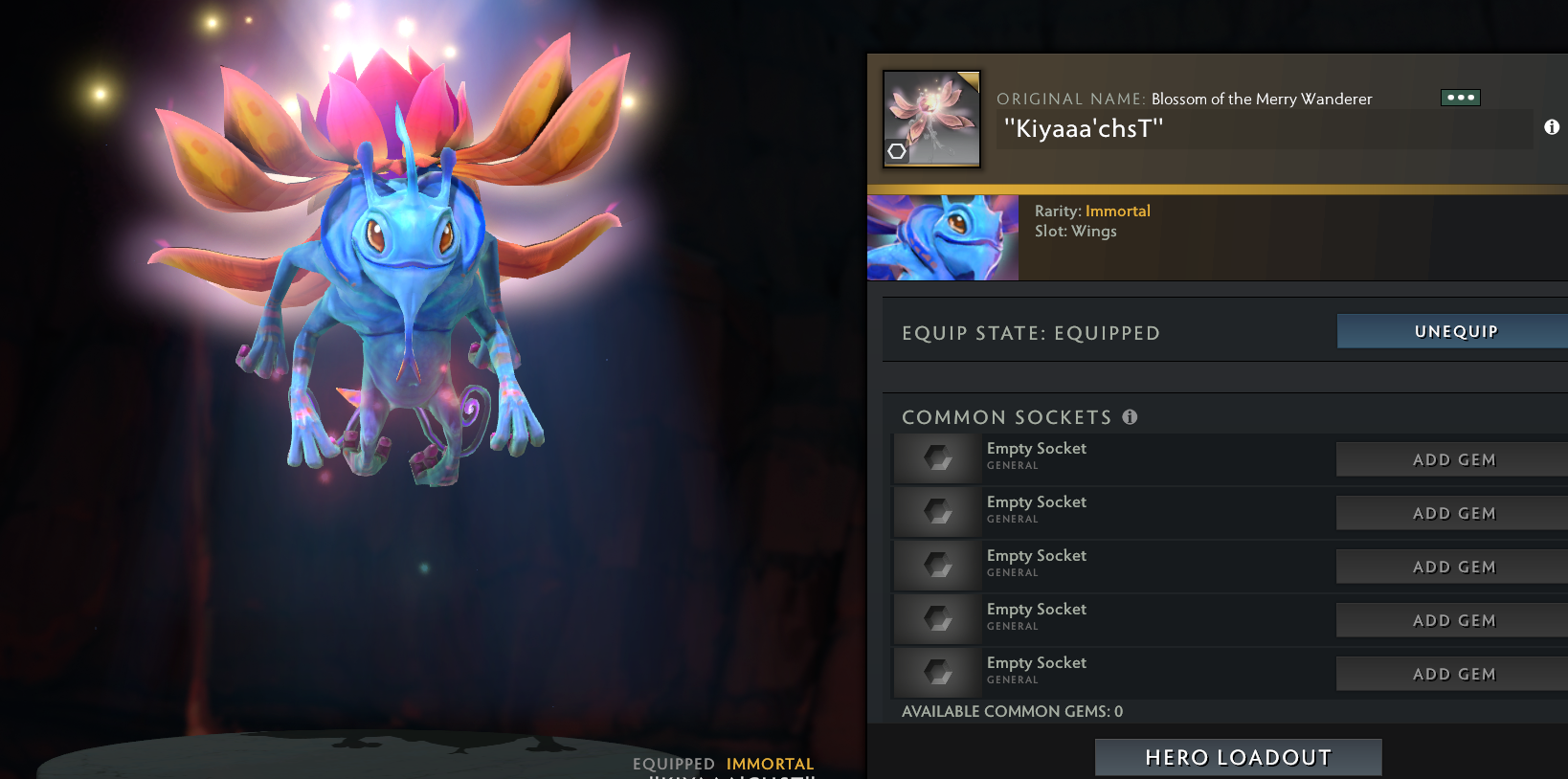Click ADD GEM on the second socket row
Image resolution: width=1568 pixels, height=779 pixels.
pyautogui.click(x=1455, y=513)
